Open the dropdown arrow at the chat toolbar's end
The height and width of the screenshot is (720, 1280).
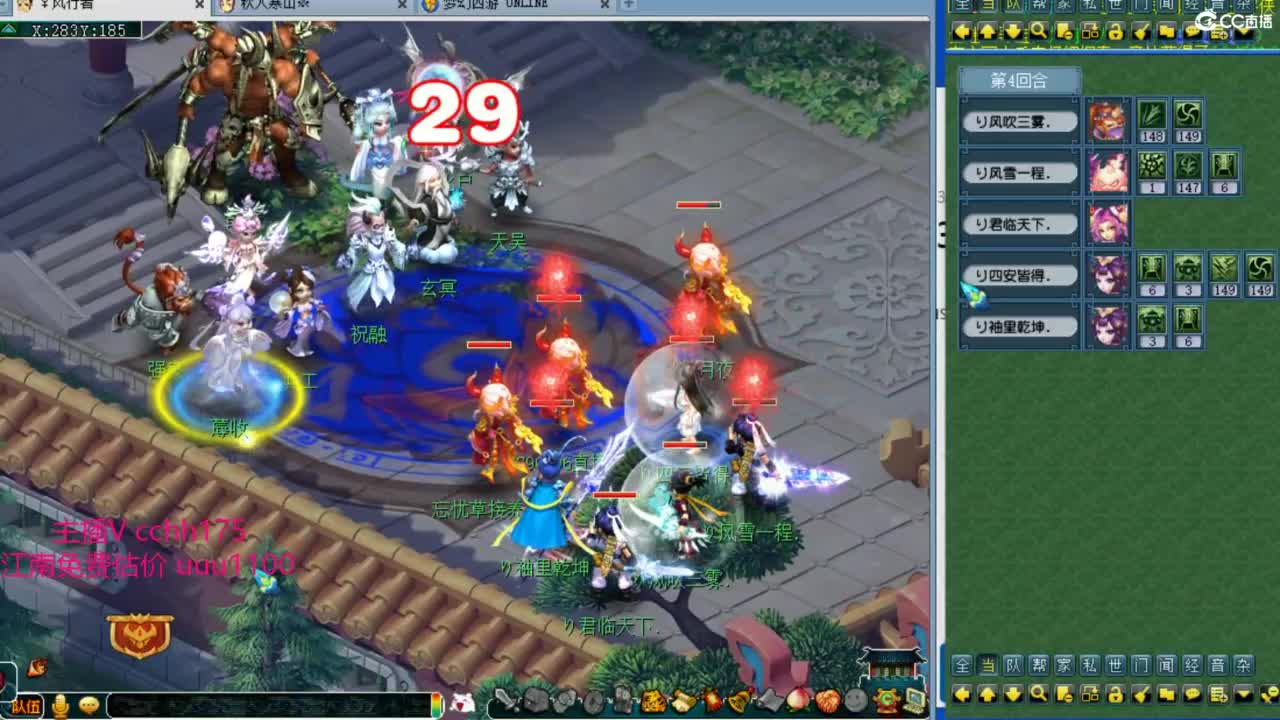1243,697
